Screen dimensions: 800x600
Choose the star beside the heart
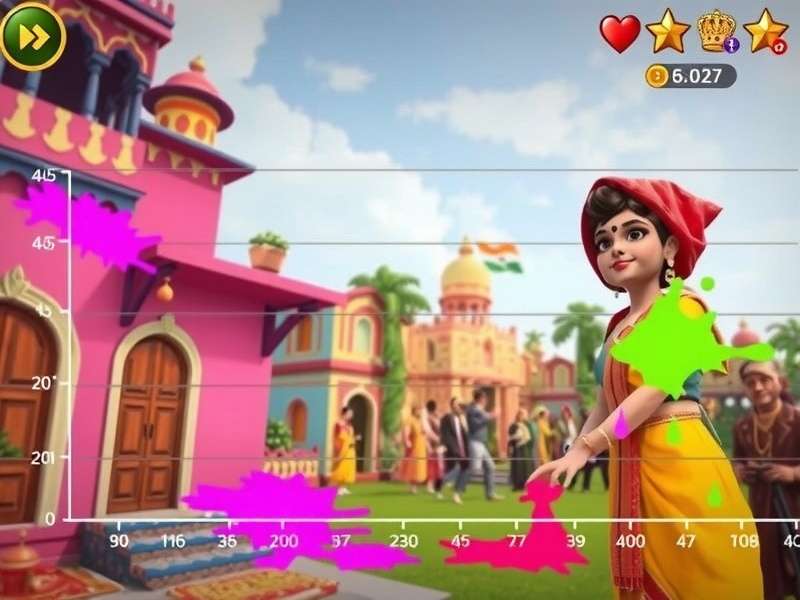coord(667,32)
